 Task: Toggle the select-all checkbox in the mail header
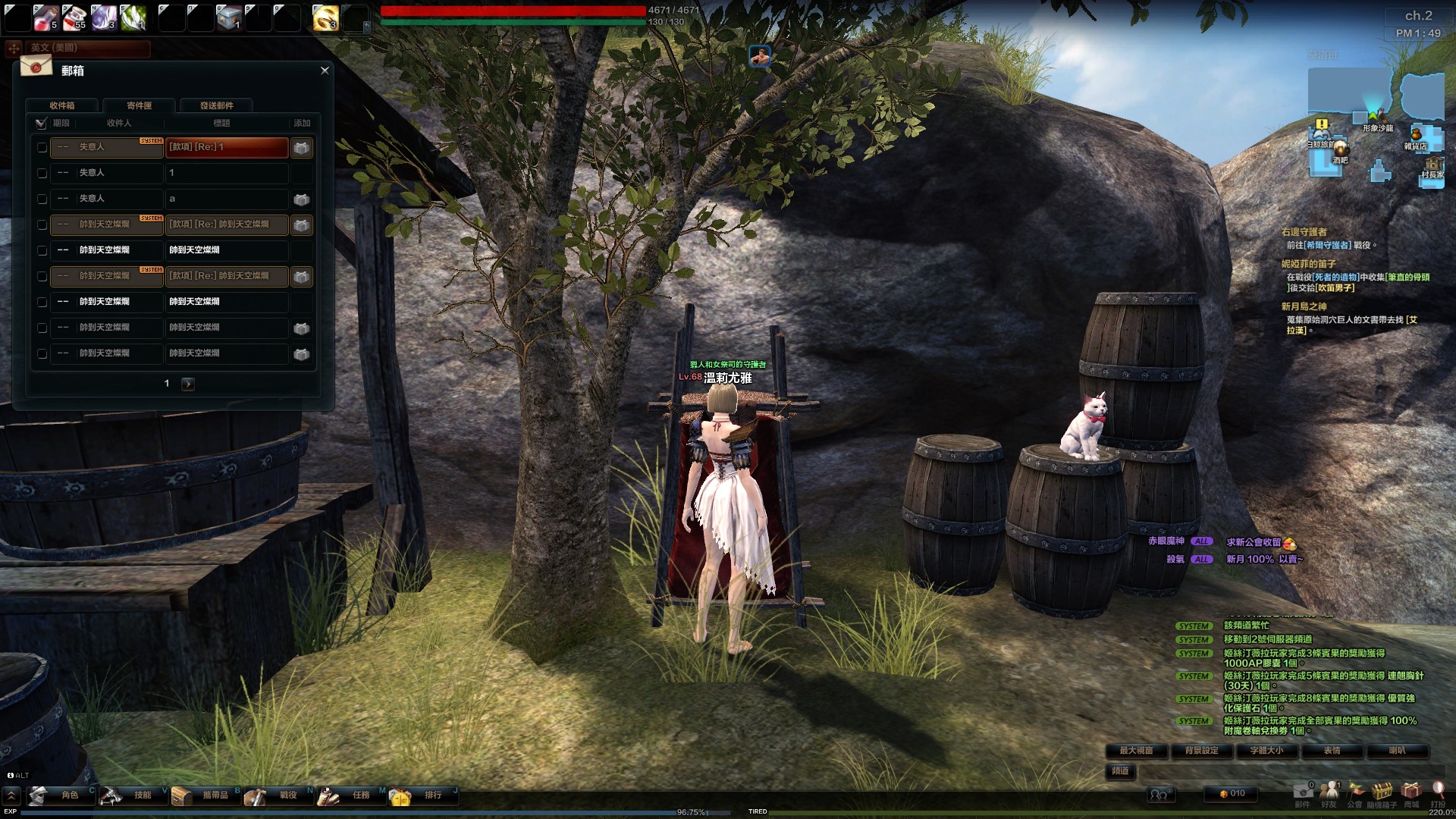coord(41,123)
